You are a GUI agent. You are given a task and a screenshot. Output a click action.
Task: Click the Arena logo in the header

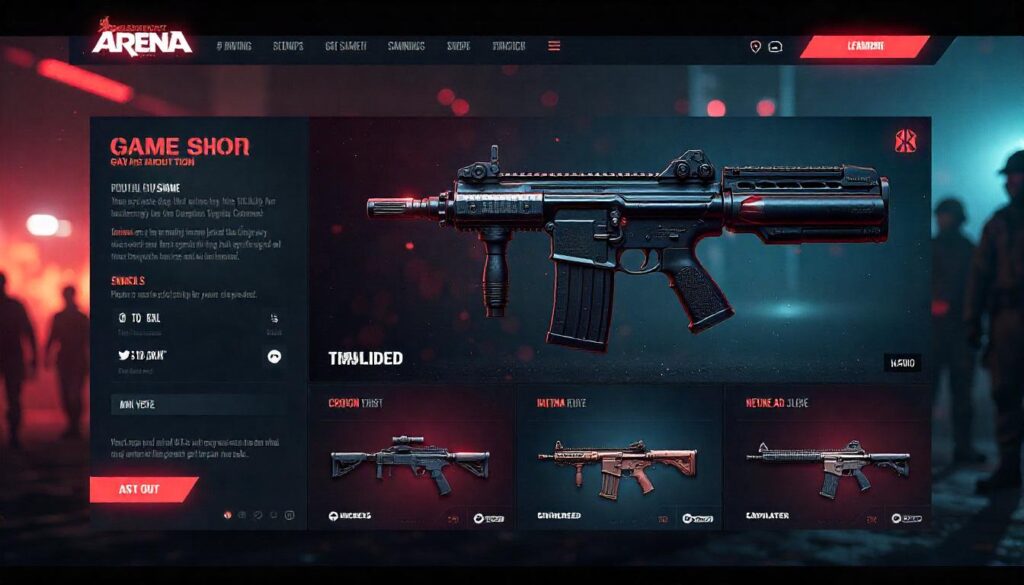pyautogui.click(x=141, y=40)
